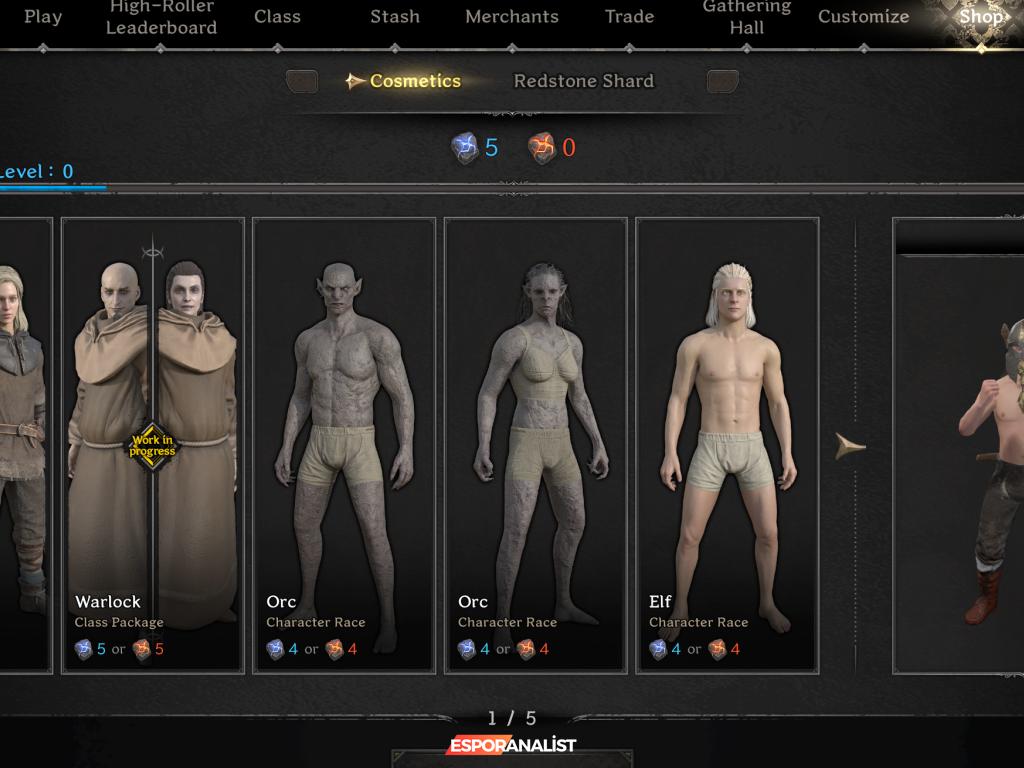Pick the female Orc Character Race card
This screenshot has height=768, width=1024.
(536, 444)
